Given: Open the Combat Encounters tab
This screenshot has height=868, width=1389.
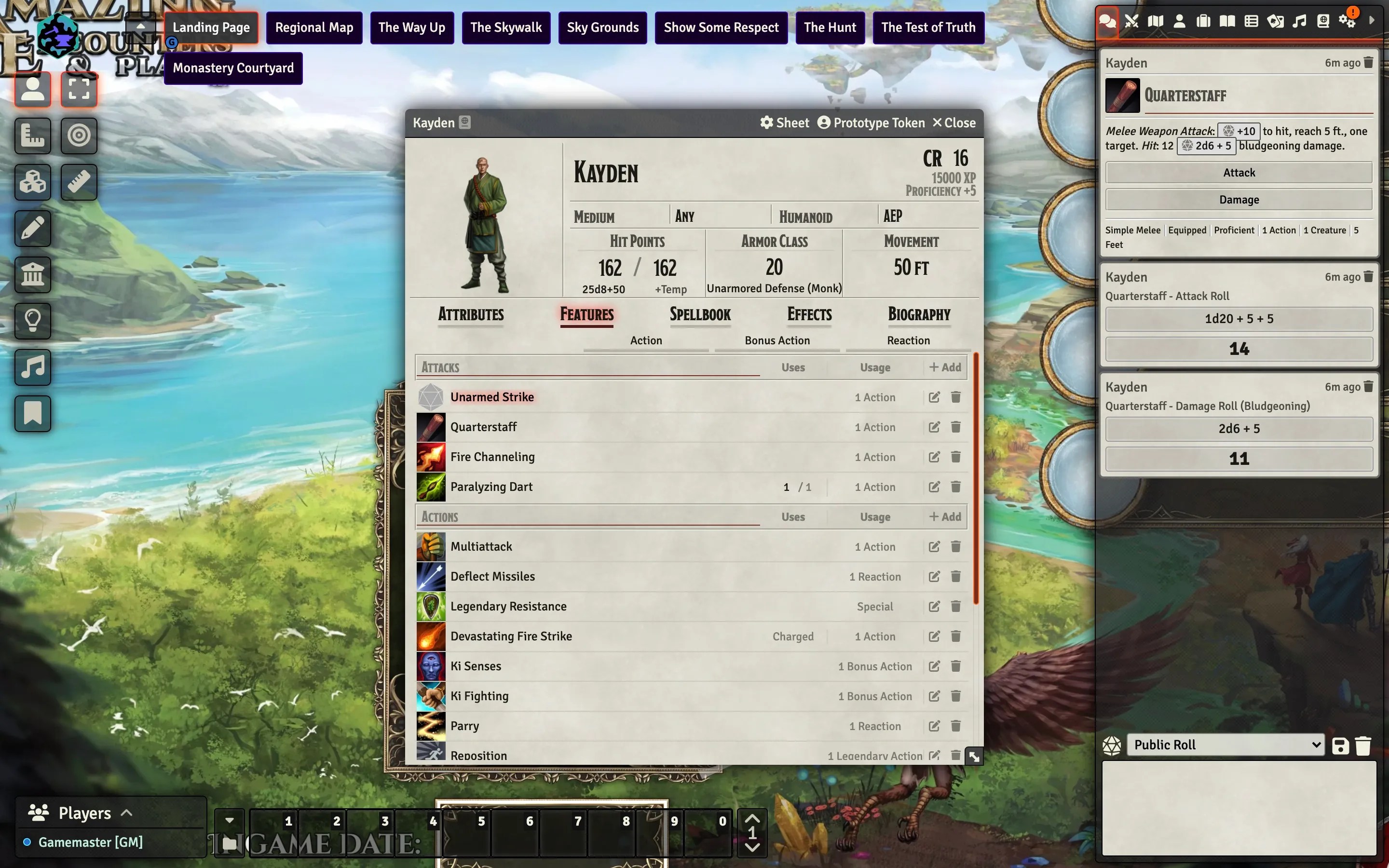Looking at the screenshot, I should tap(1131, 20).
